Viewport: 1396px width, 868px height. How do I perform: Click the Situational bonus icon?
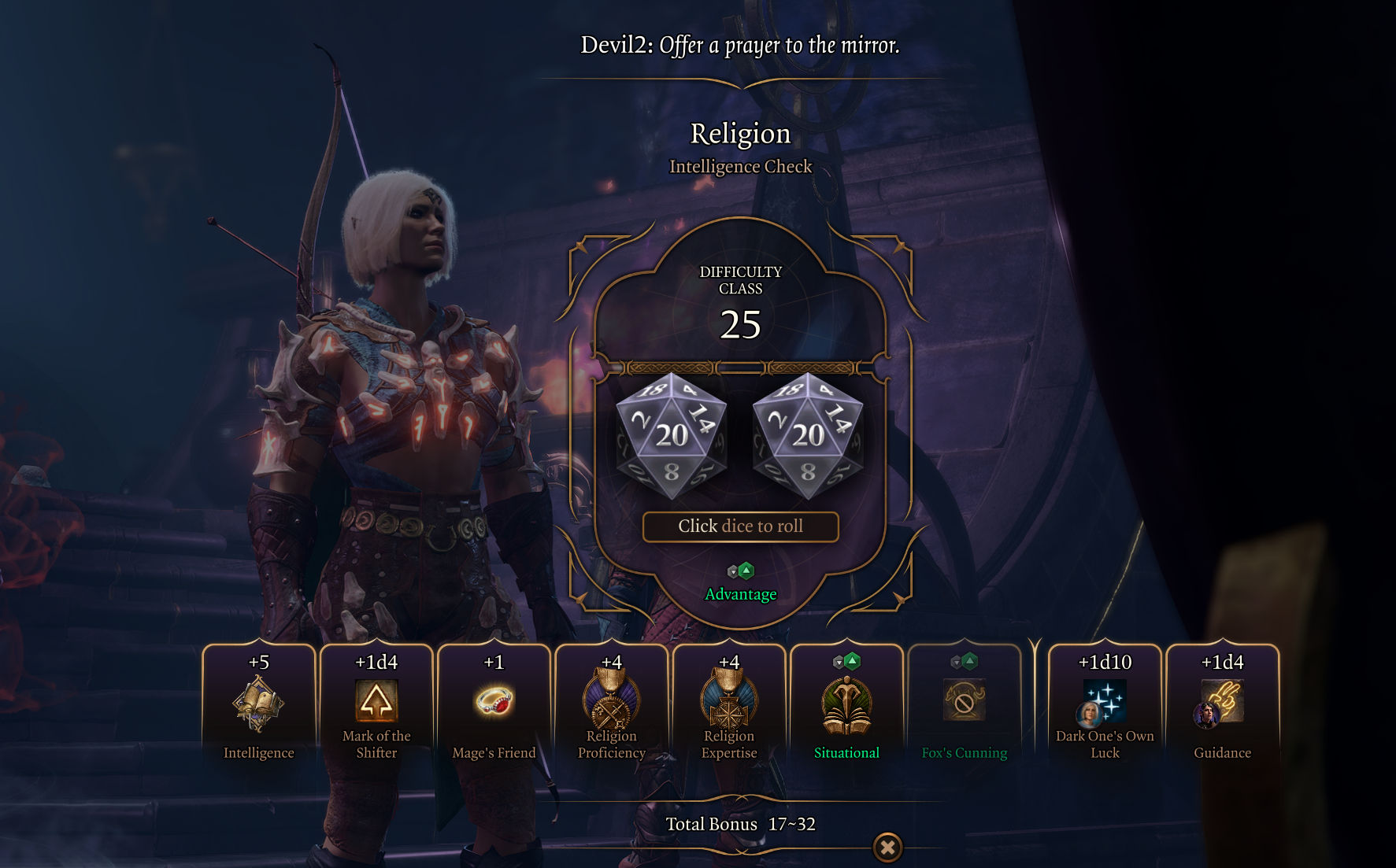(846, 706)
